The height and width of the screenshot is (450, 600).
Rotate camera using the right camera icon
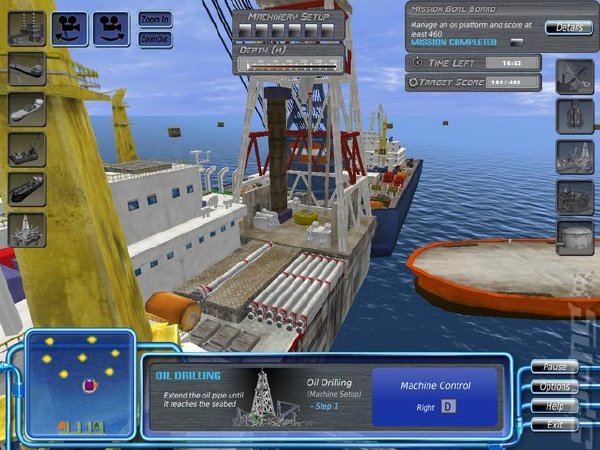pos(111,28)
